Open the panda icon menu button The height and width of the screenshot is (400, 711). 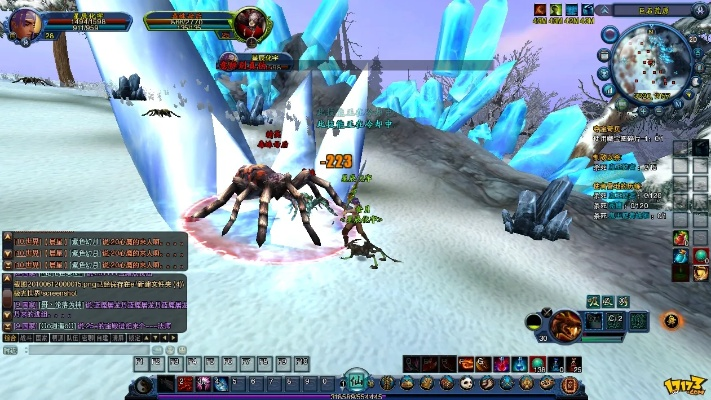tap(467, 383)
